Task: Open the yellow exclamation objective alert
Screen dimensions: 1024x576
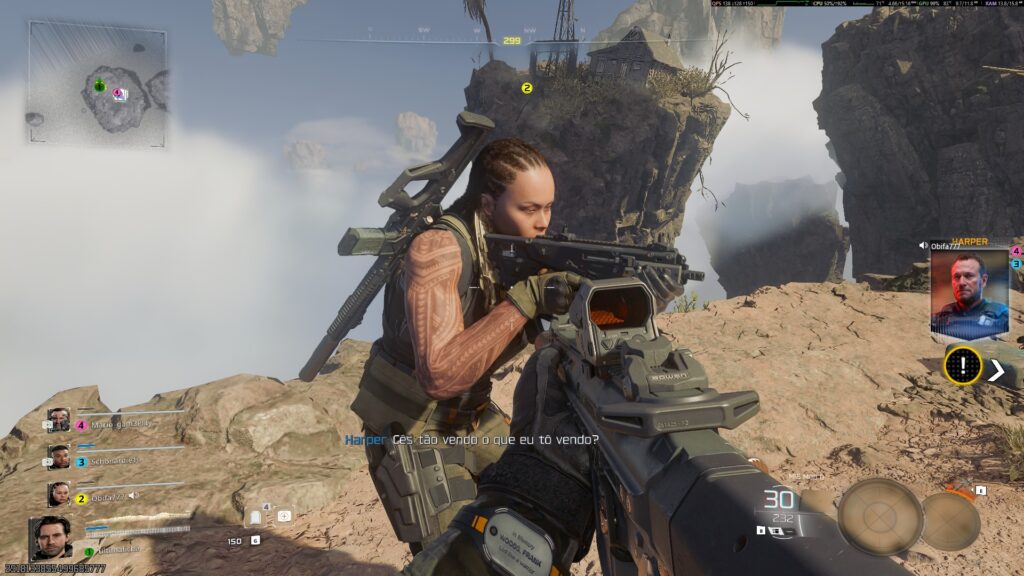Action: [963, 366]
